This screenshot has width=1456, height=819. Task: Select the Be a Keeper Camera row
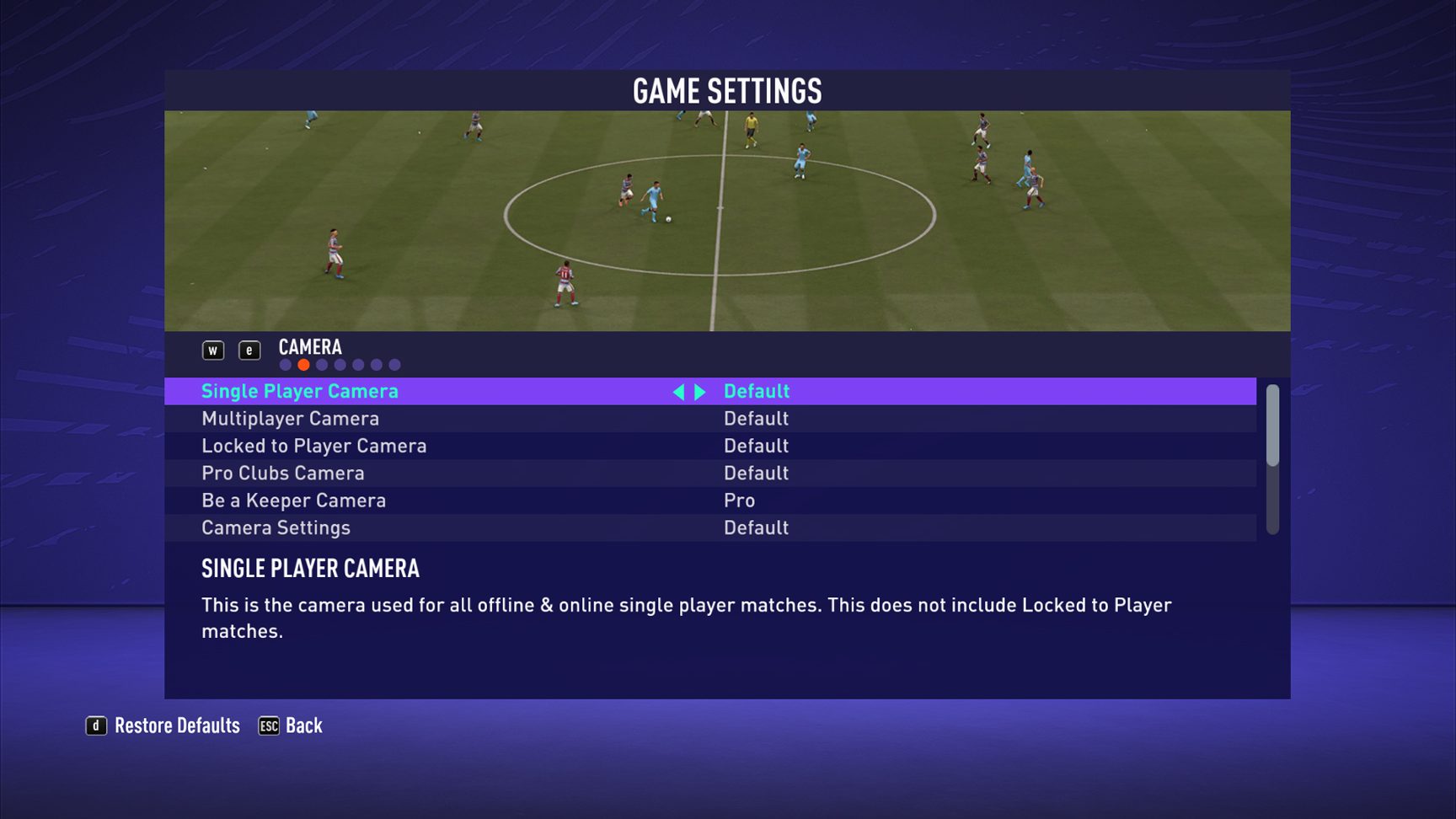pyautogui.click(x=293, y=500)
